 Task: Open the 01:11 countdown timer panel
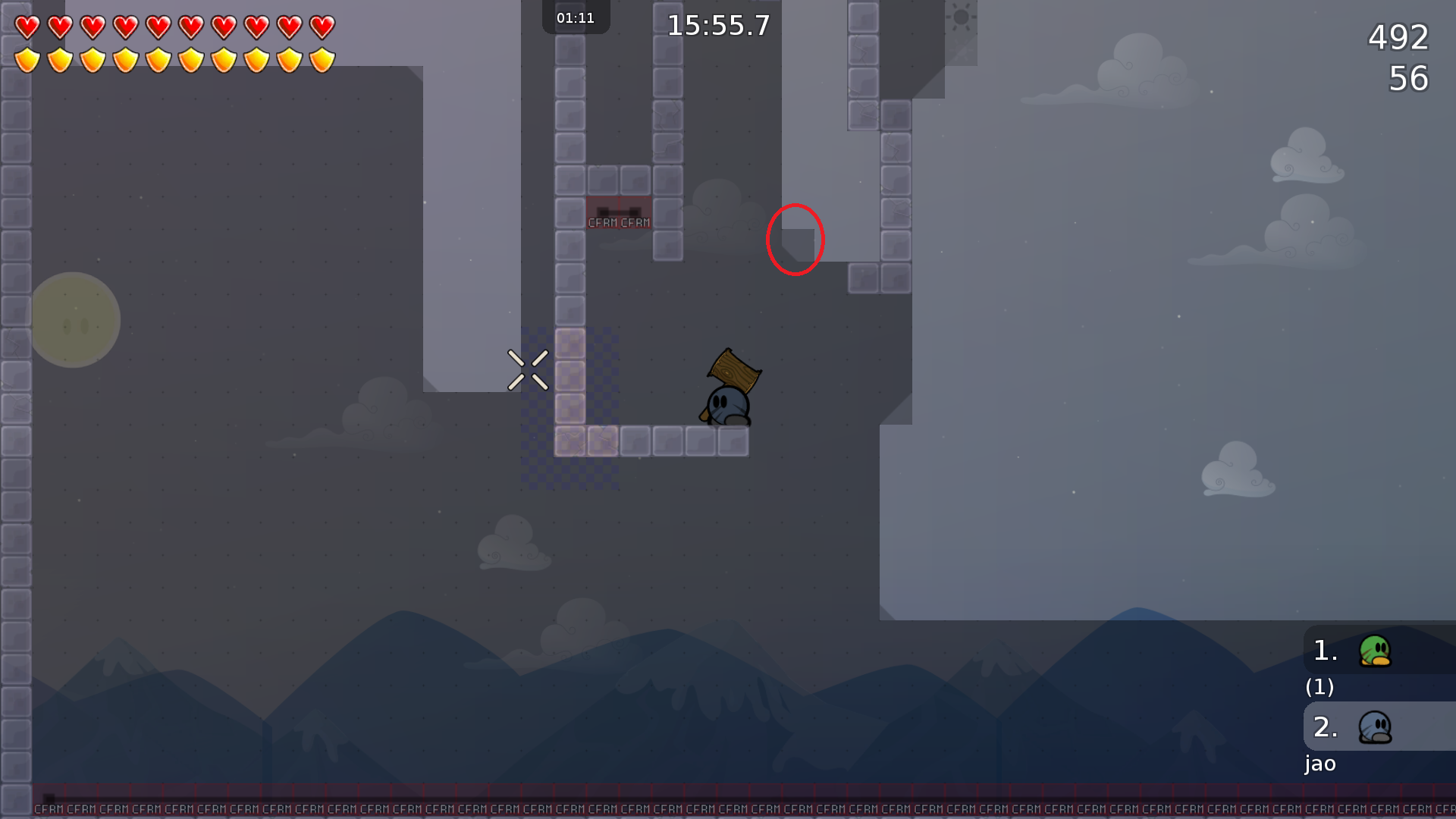pyautogui.click(x=575, y=17)
